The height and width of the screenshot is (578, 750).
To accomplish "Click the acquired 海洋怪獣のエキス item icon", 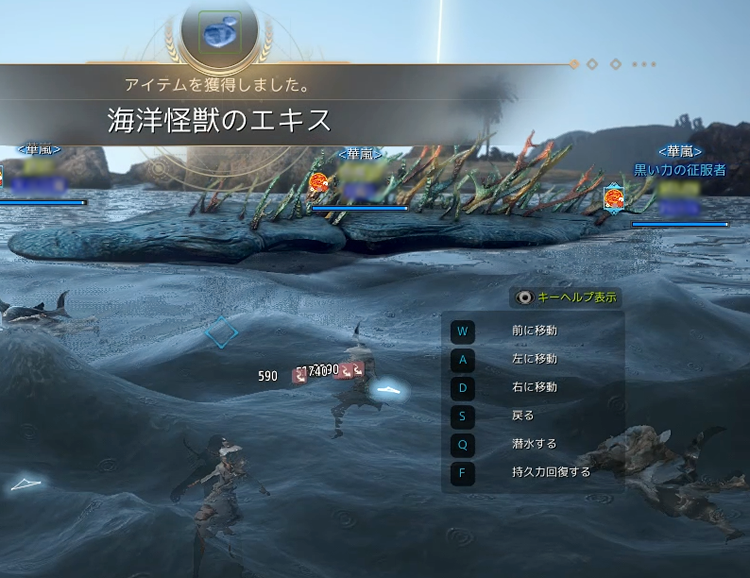I will pyautogui.click(x=221, y=32).
